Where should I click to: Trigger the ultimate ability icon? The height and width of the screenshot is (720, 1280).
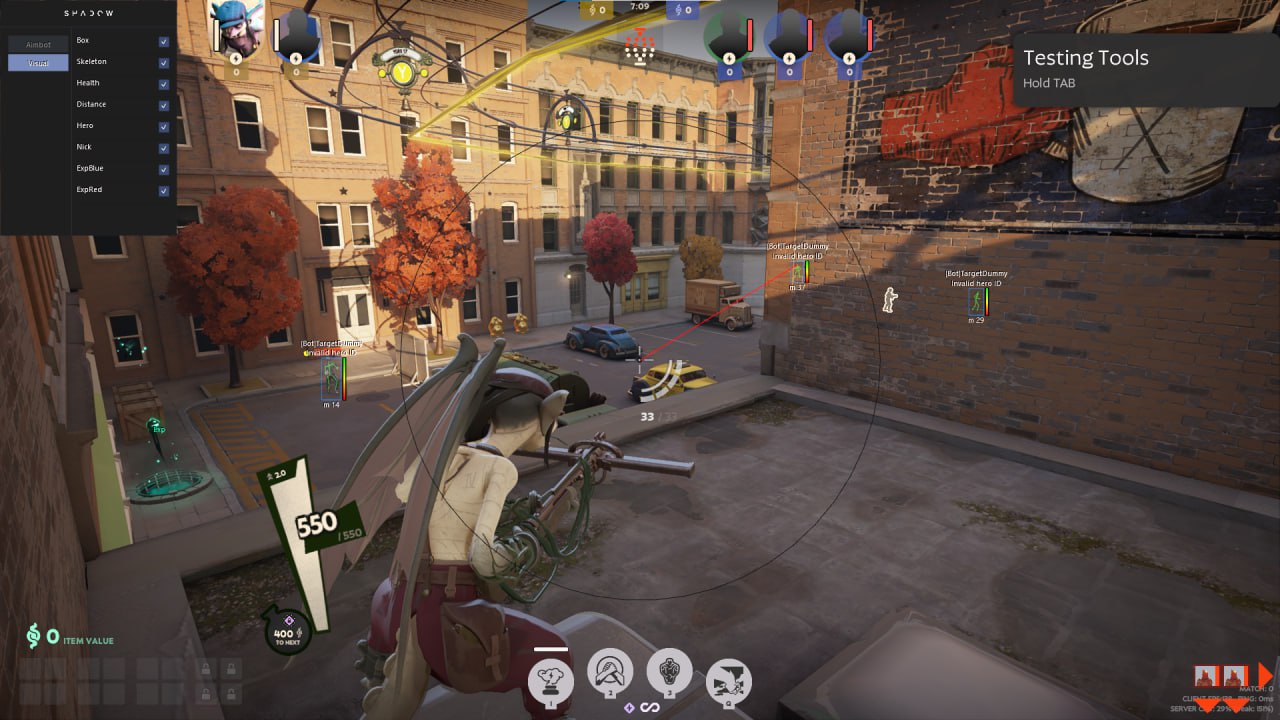click(x=729, y=682)
